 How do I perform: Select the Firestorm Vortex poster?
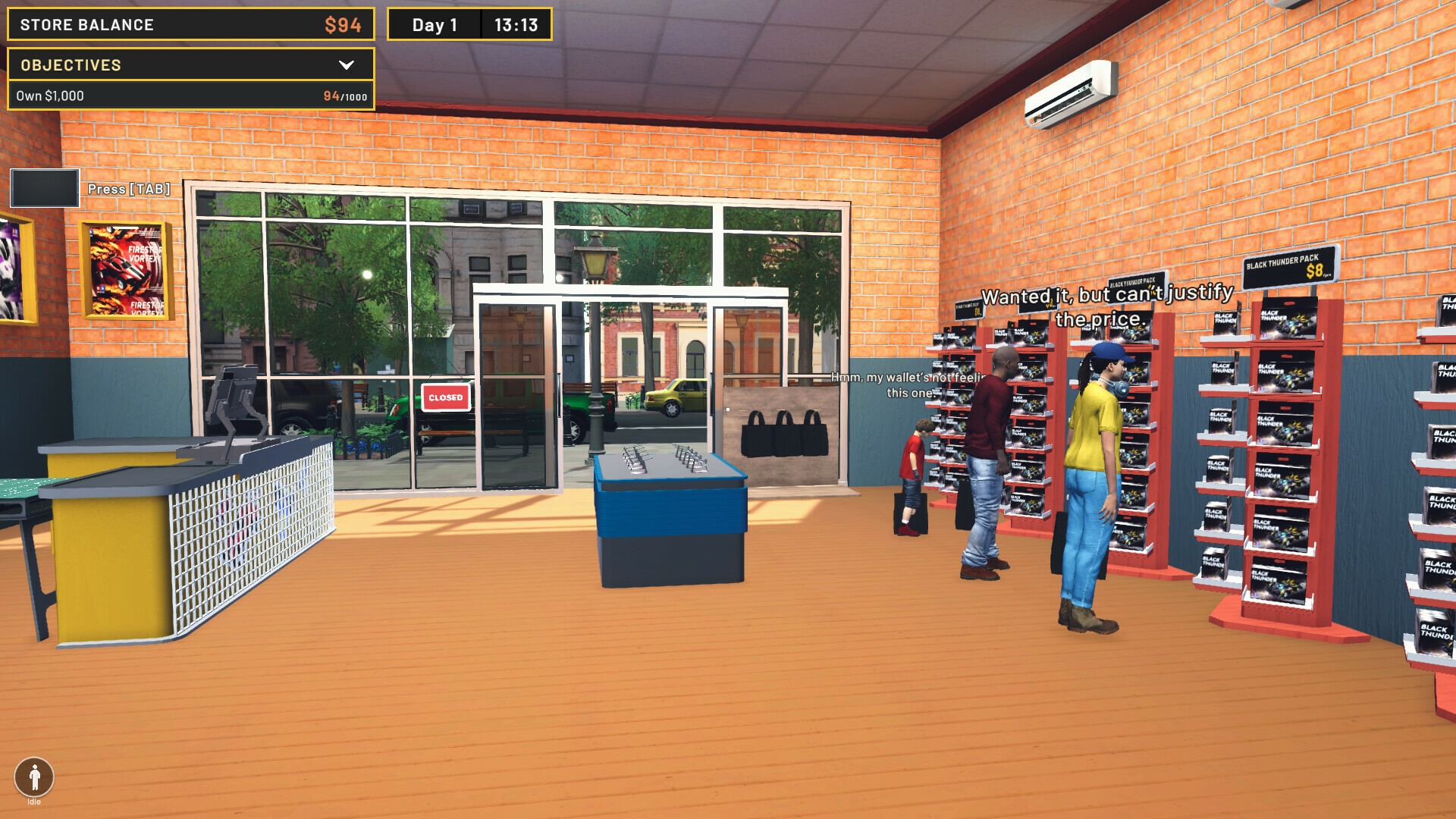tap(124, 269)
